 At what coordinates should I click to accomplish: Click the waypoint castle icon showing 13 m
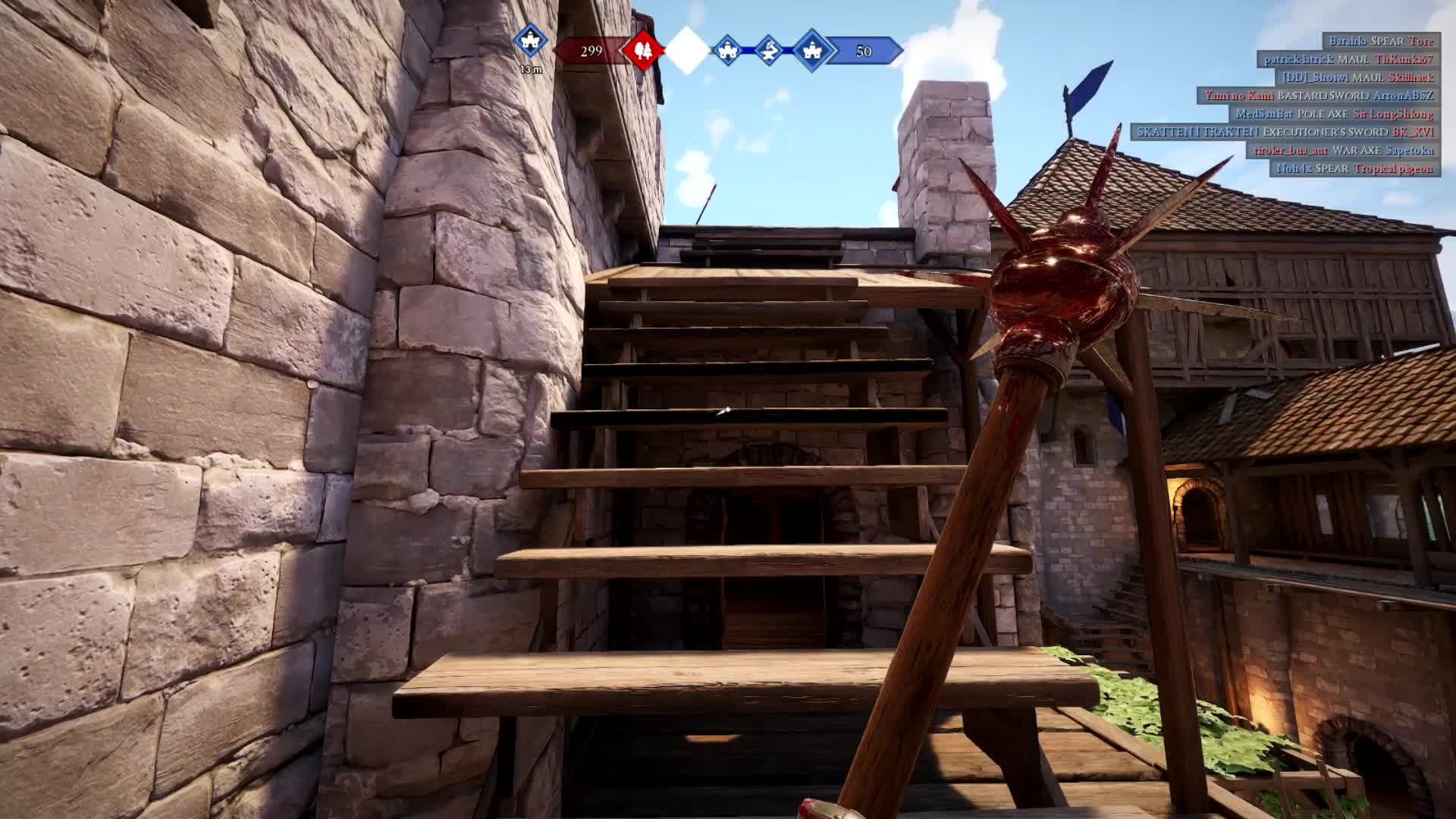tap(530, 42)
